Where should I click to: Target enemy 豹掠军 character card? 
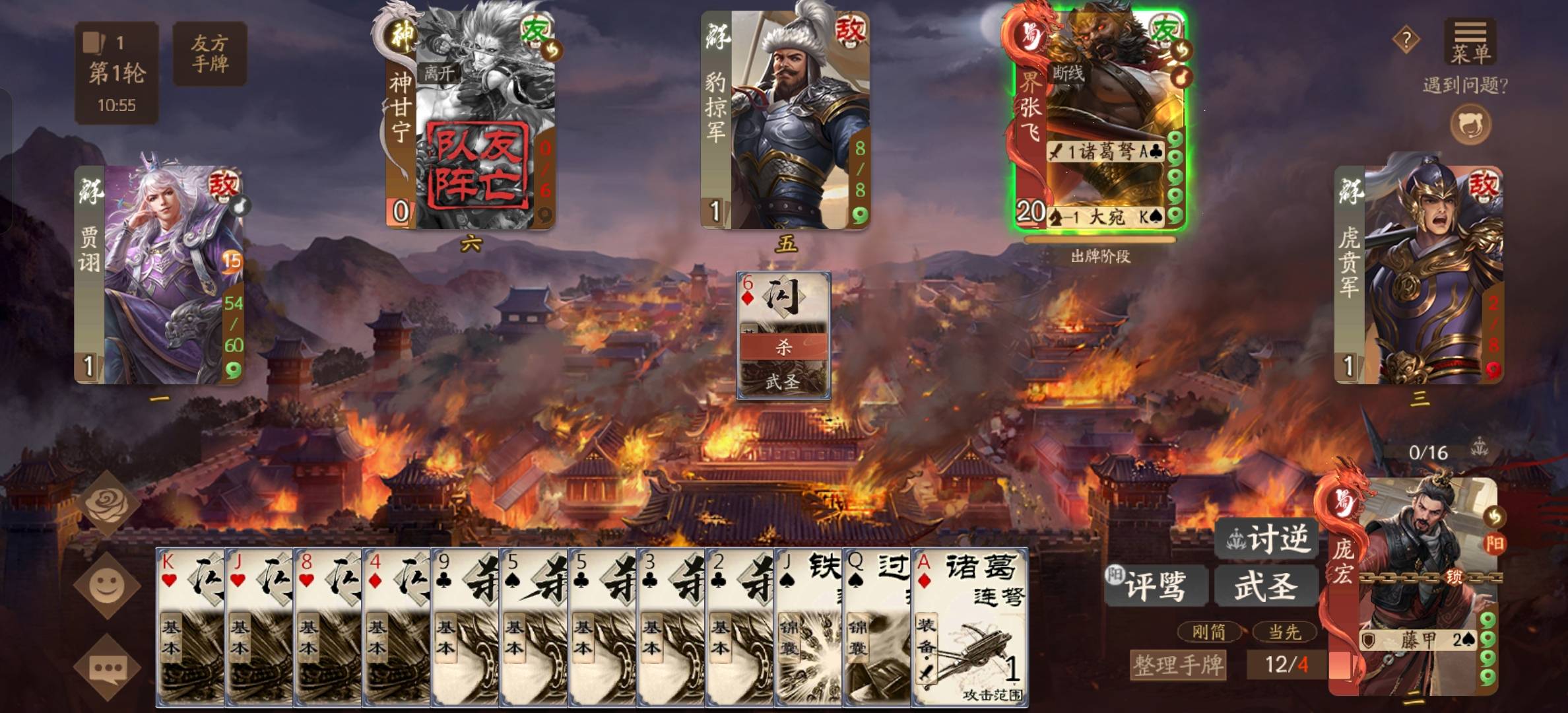click(785, 120)
